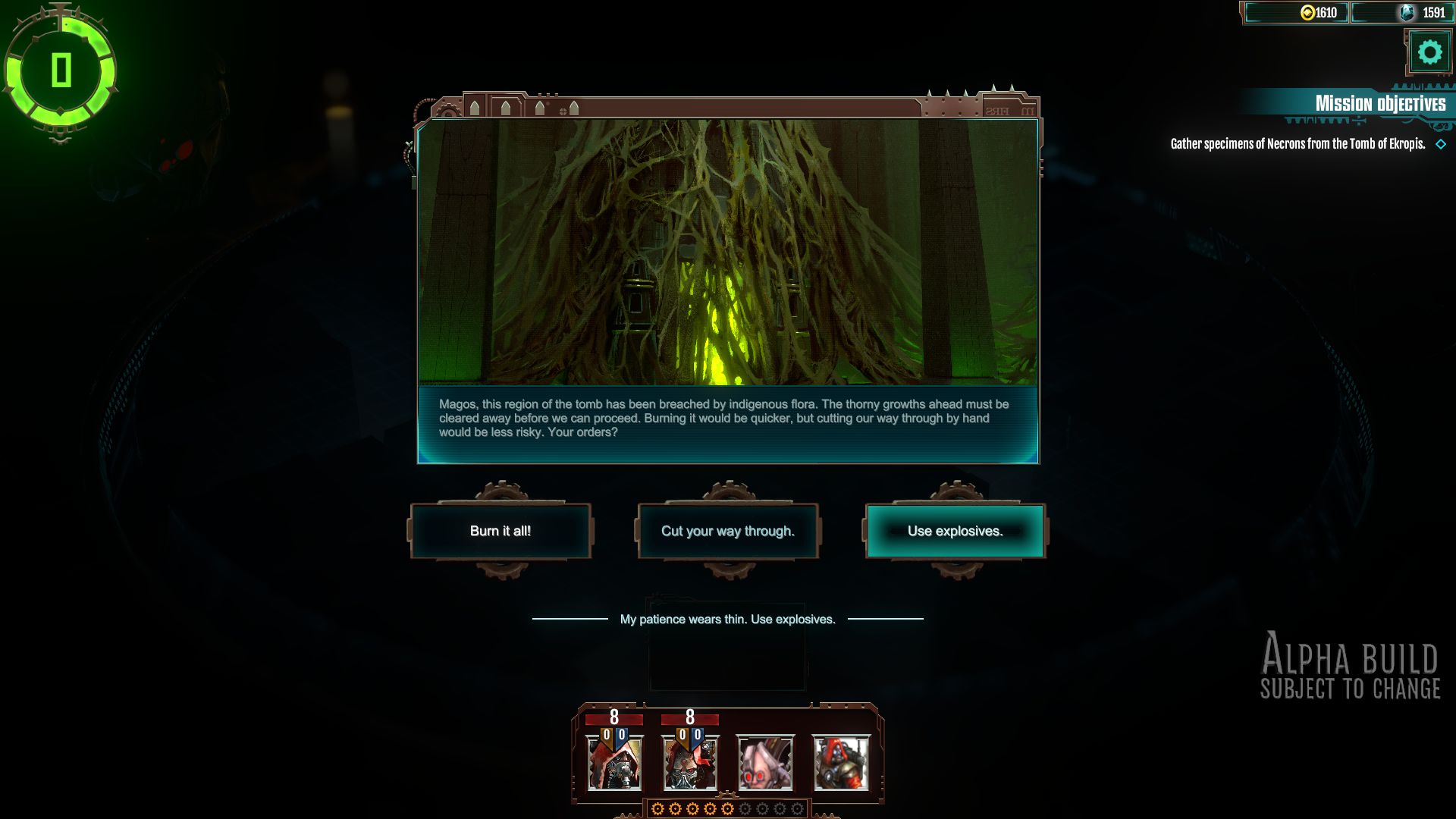Select the Gather specimens of Necrons objective
The image size is (1456, 819).
coord(1298,143)
